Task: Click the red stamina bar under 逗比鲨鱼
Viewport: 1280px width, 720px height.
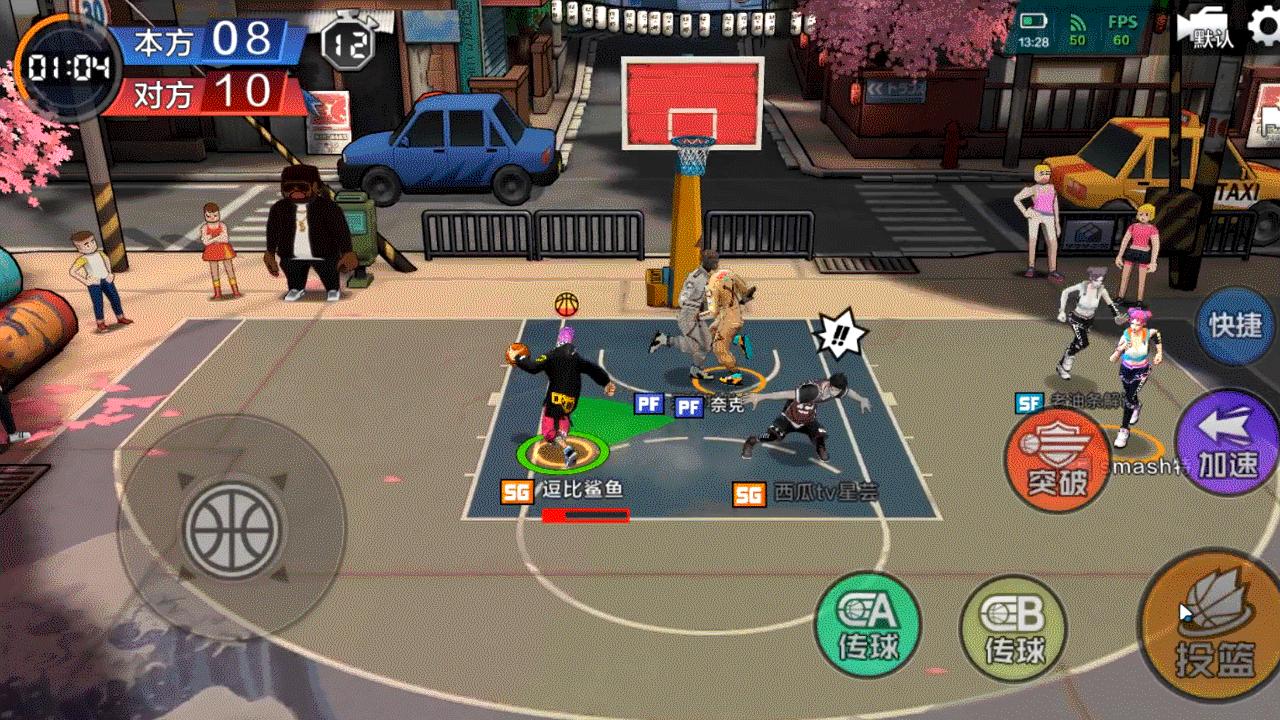Action: tap(584, 514)
